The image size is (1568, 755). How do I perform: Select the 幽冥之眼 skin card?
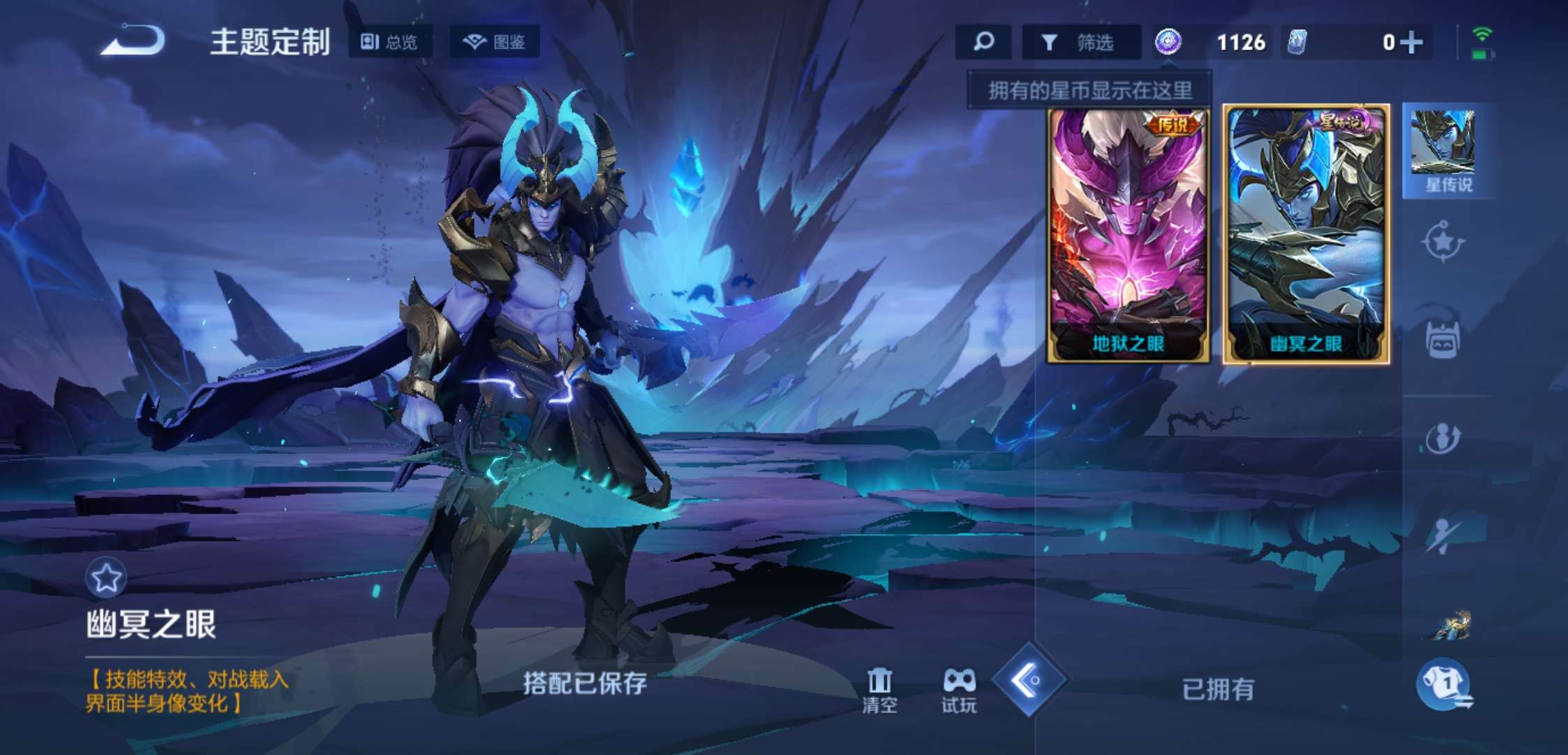(1305, 235)
